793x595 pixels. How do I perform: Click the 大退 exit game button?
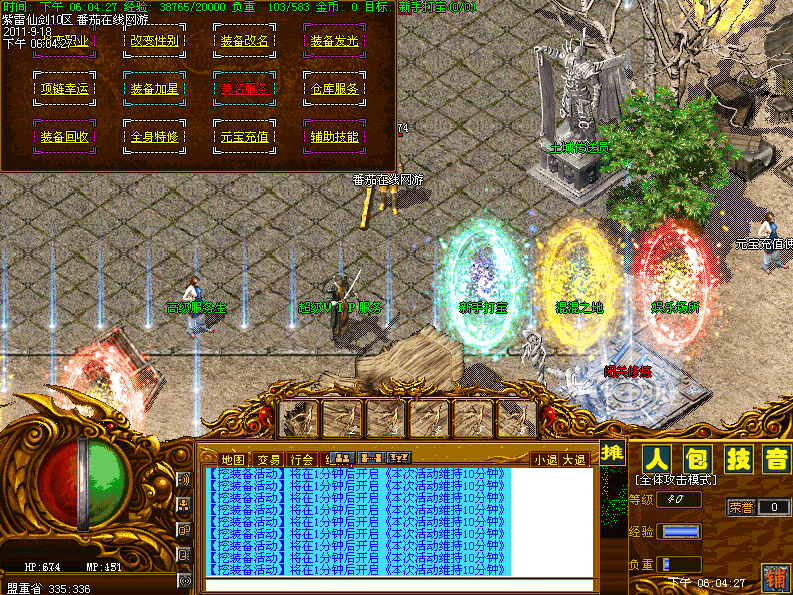(x=575, y=460)
